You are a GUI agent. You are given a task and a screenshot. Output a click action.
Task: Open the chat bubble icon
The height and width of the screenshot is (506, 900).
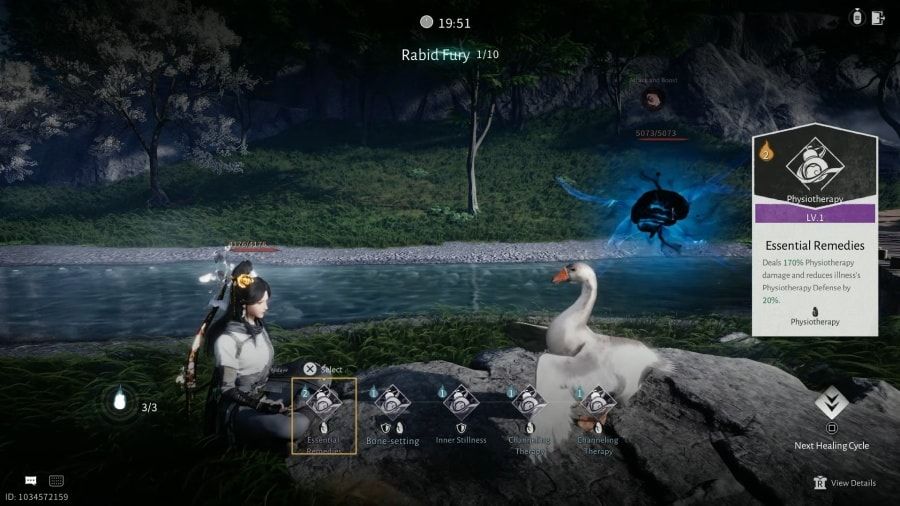(x=31, y=481)
